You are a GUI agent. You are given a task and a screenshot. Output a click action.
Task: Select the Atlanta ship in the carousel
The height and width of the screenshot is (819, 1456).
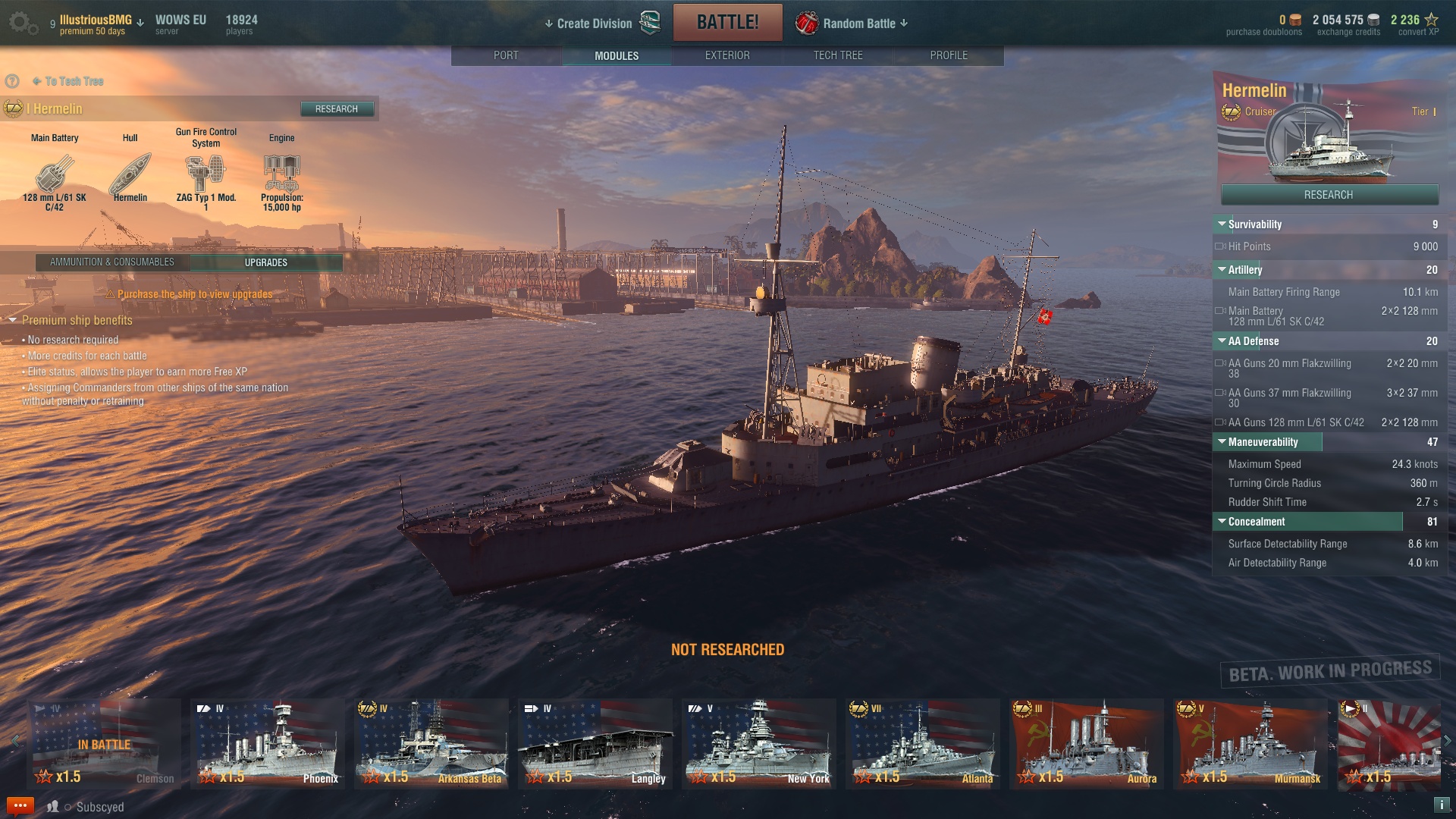point(923,744)
